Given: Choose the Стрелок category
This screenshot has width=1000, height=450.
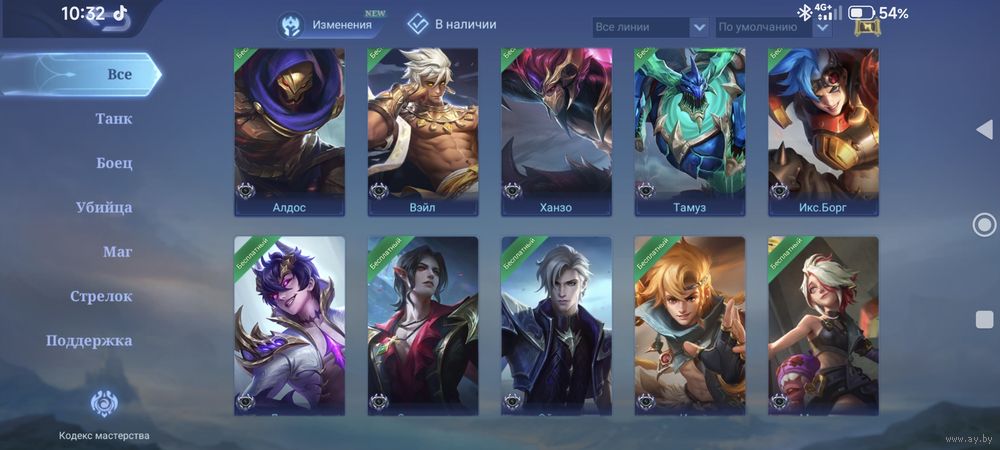Looking at the screenshot, I should click(x=101, y=296).
